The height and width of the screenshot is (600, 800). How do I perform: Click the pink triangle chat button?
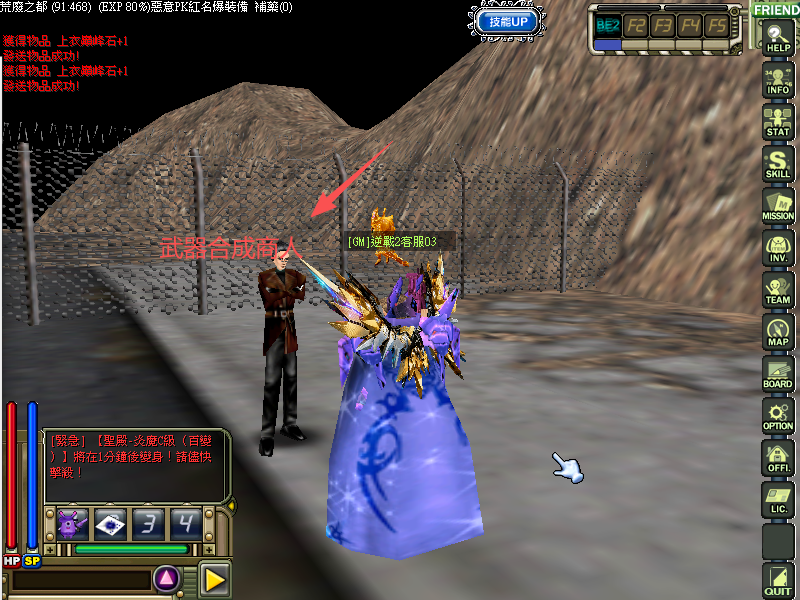click(167, 578)
